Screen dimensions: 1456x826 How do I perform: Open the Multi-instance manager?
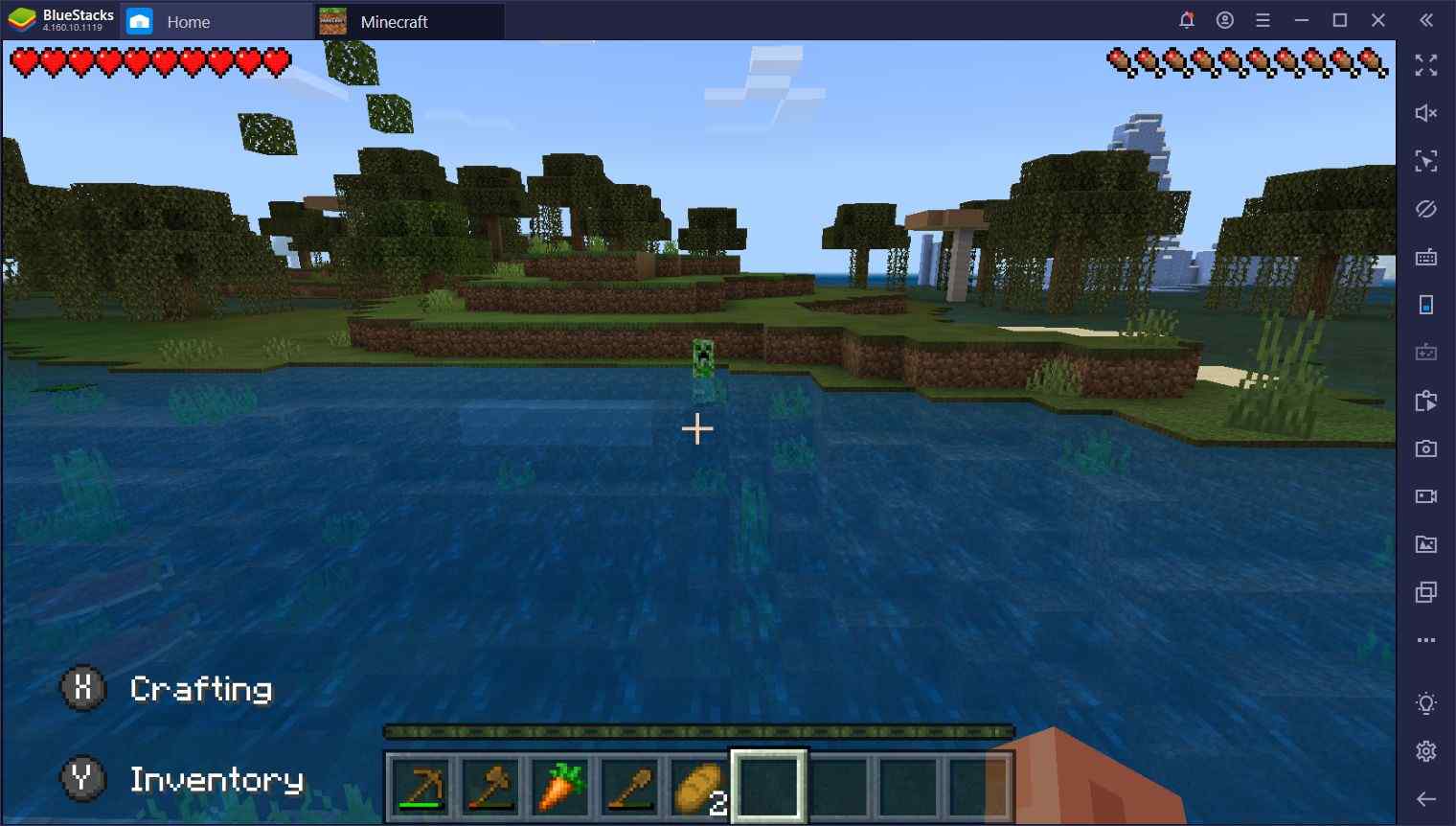point(1426,592)
